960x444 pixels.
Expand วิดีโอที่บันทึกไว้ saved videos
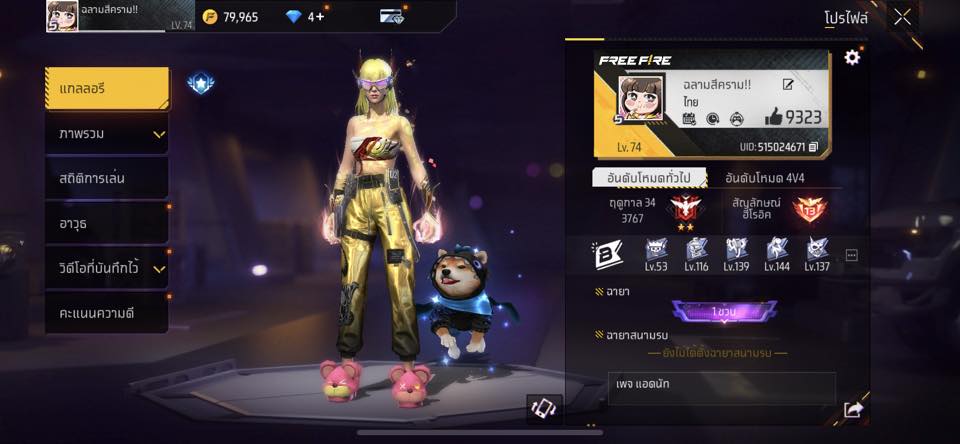106,267
